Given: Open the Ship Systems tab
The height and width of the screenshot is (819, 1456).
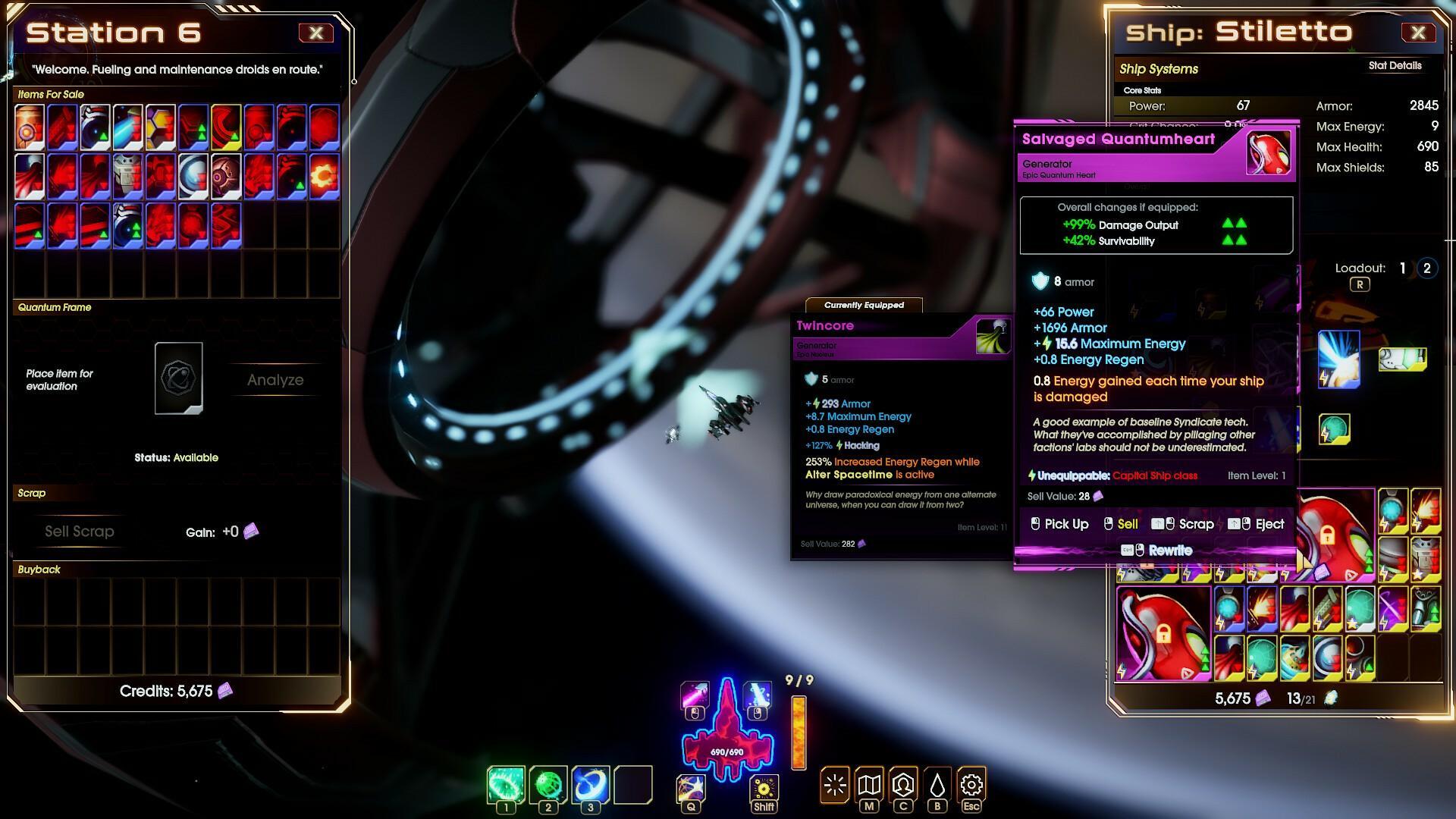Looking at the screenshot, I should click(1159, 69).
